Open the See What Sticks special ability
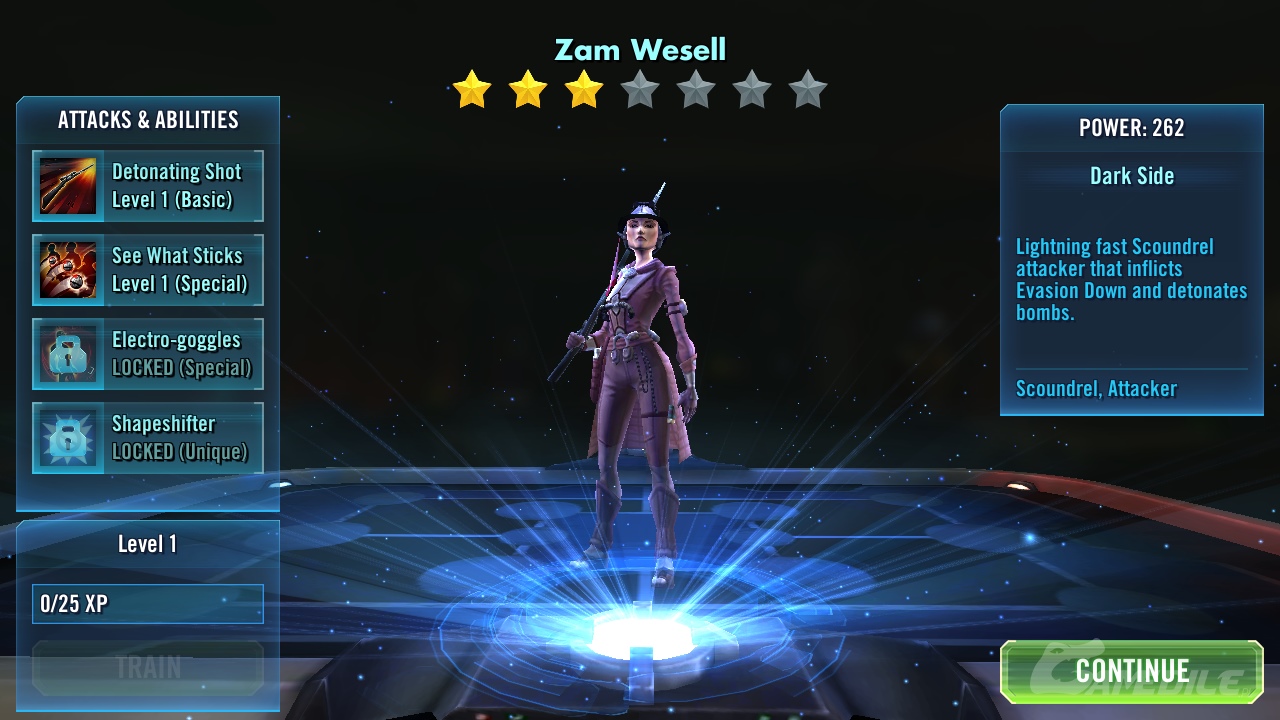 tap(148, 270)
